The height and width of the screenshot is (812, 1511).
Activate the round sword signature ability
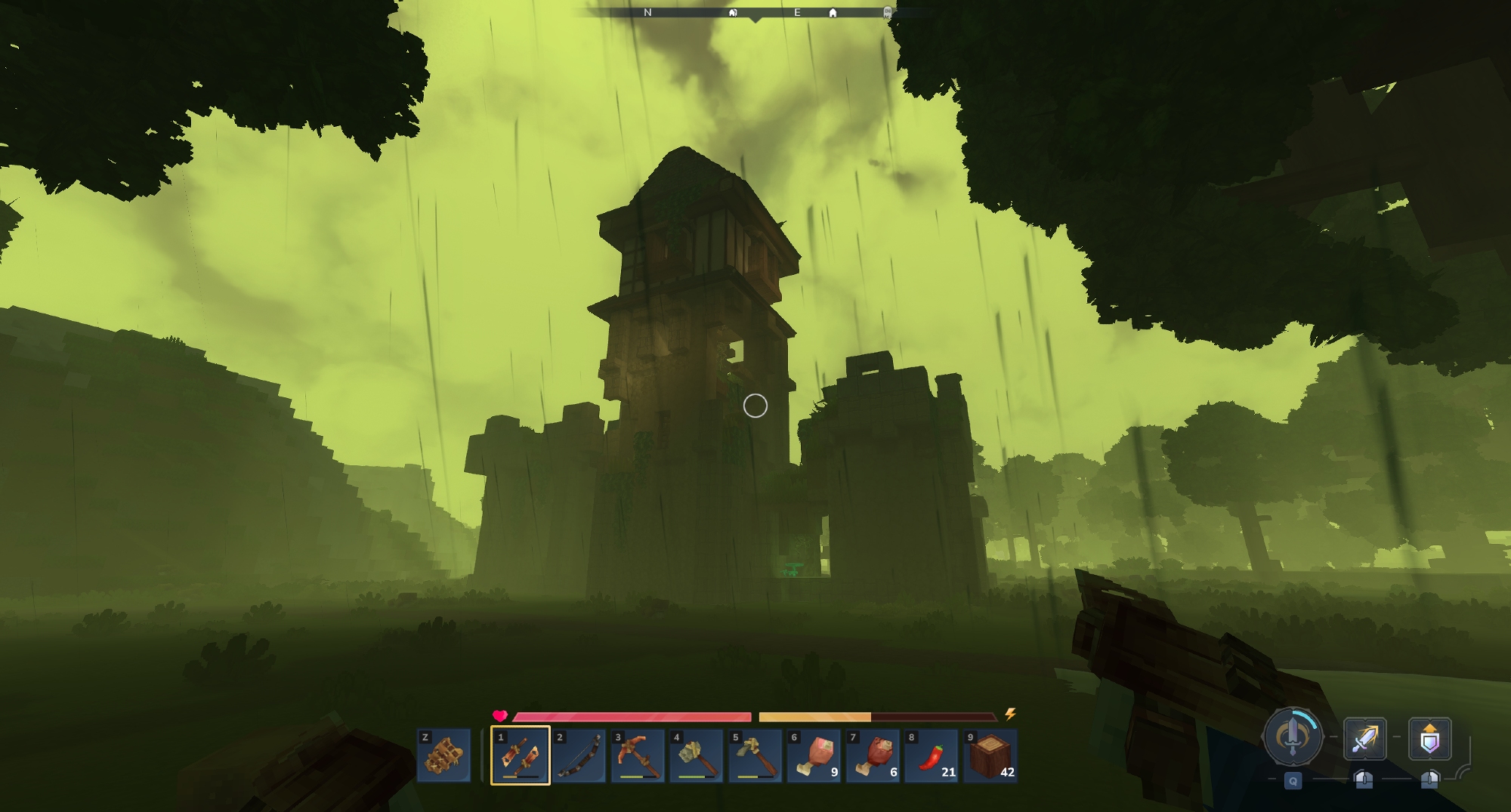pyautogui.click(x=1293, y=736)
